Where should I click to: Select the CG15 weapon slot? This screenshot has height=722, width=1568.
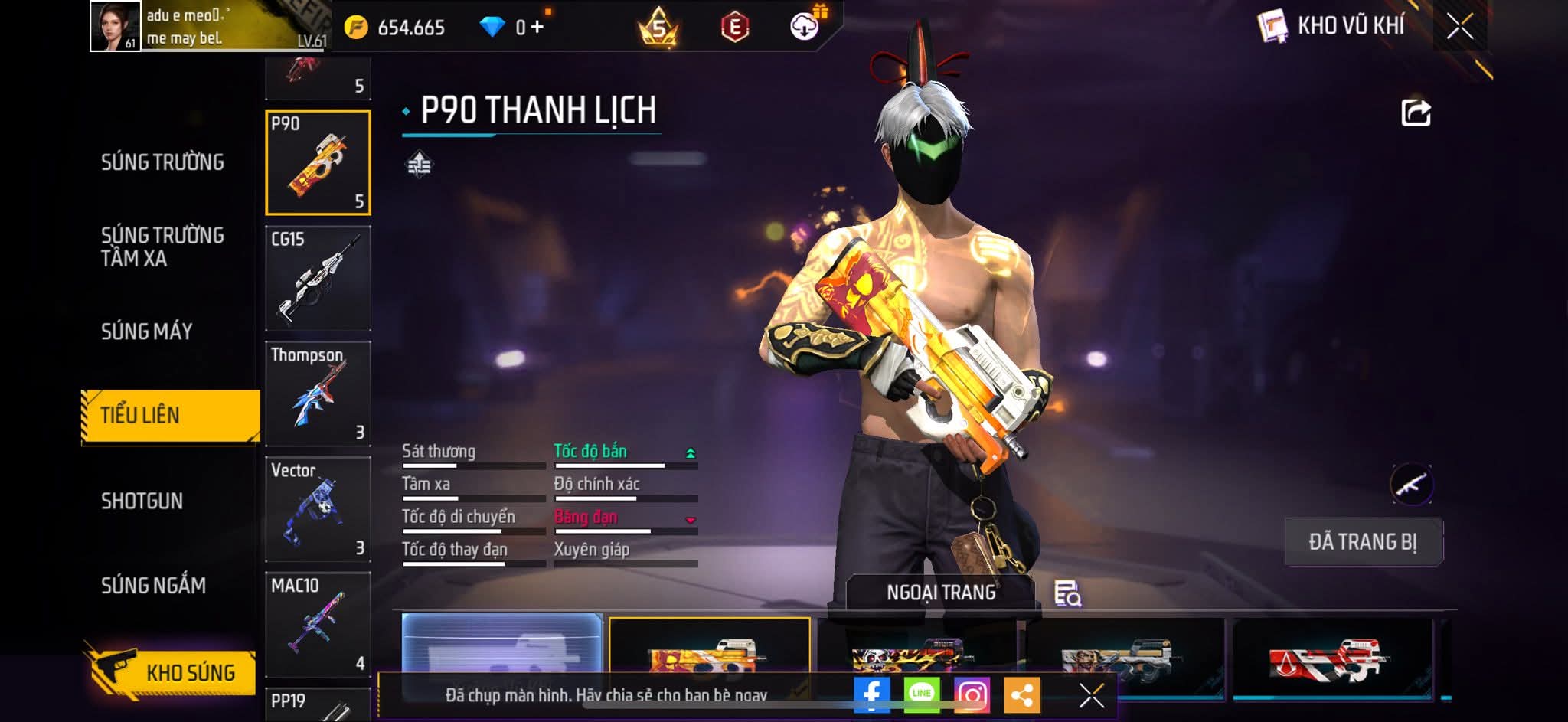[318, 278]
